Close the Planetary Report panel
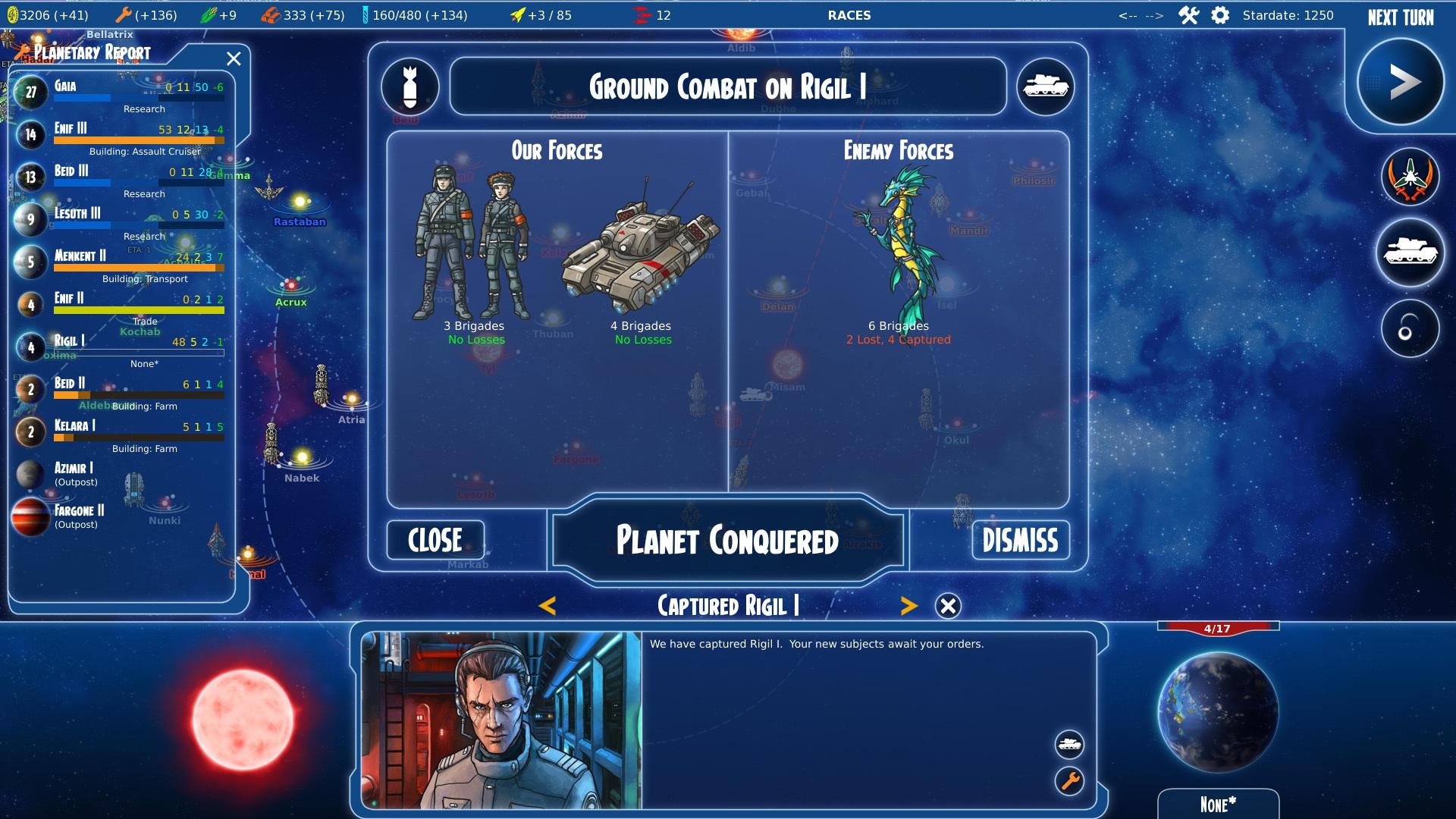1456x819 pixels. coord(234,59)
